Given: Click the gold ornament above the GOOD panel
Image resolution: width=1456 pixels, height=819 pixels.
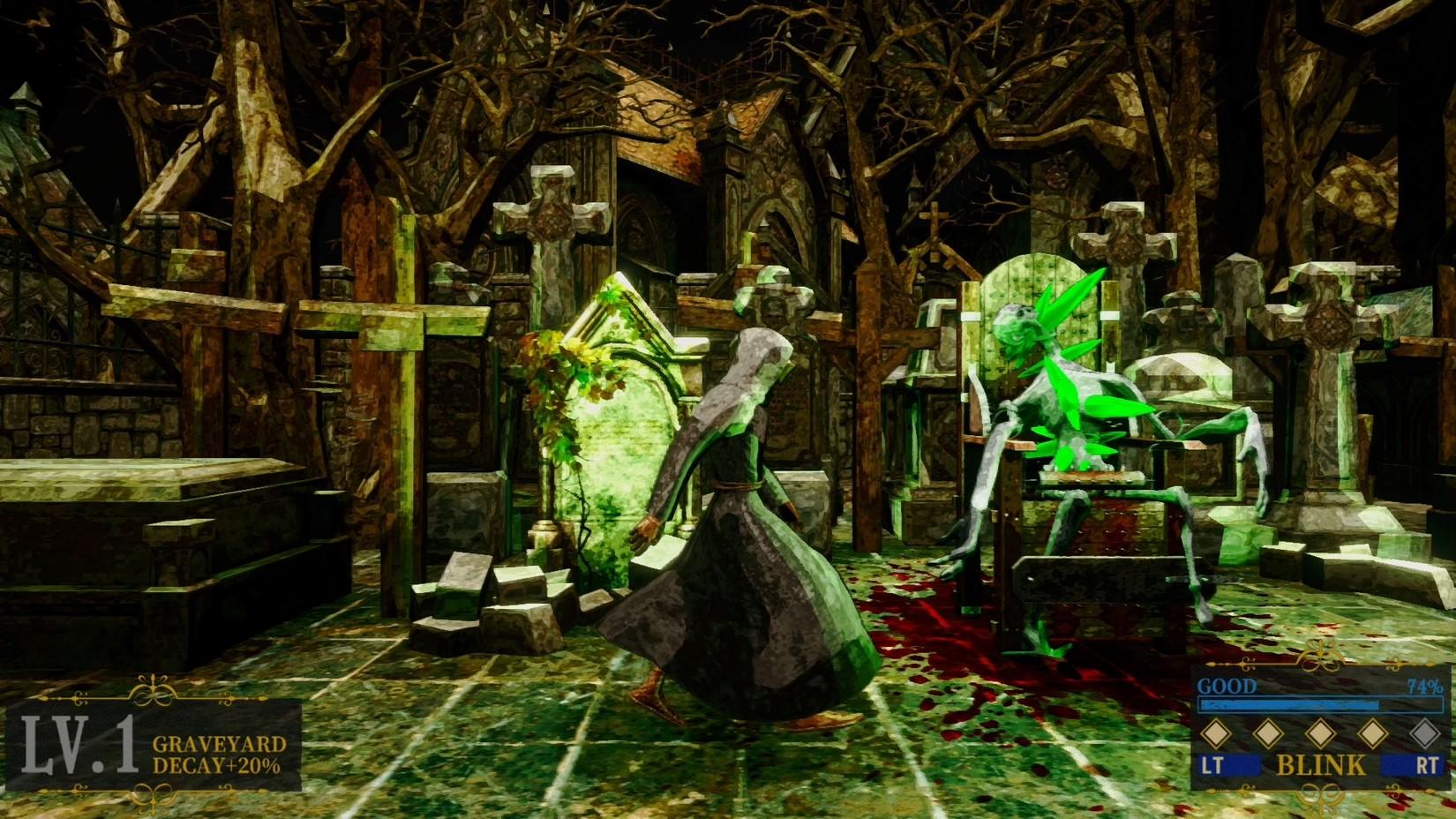Looking at the screenshot, I should point(1320,664).
